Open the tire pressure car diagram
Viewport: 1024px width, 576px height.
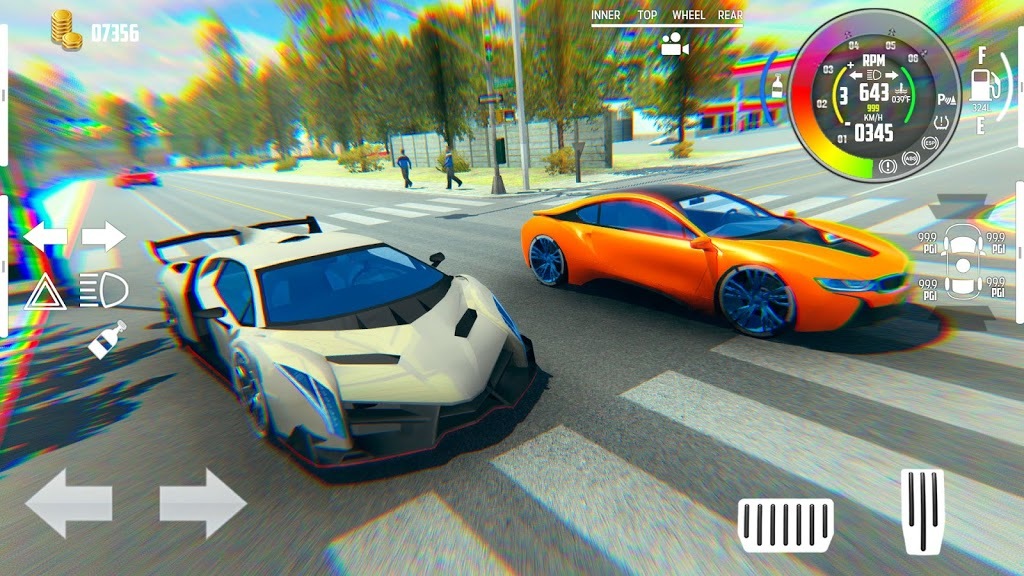(963, 265)
